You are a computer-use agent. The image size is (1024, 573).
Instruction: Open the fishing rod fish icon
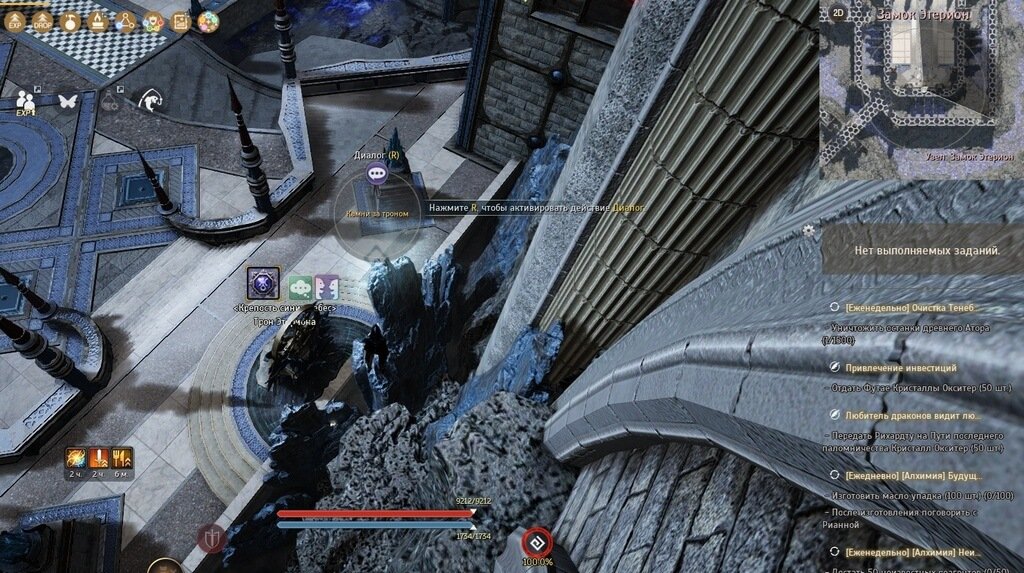[x=150, y=100]
